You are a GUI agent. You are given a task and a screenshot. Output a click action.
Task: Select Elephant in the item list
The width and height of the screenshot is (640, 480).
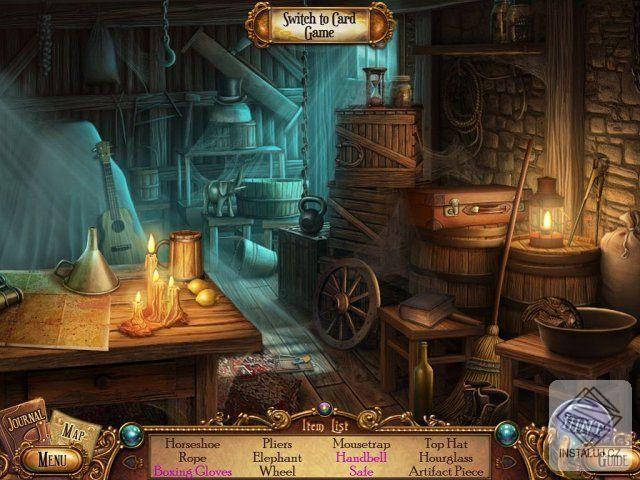click(x=277, y=456)
